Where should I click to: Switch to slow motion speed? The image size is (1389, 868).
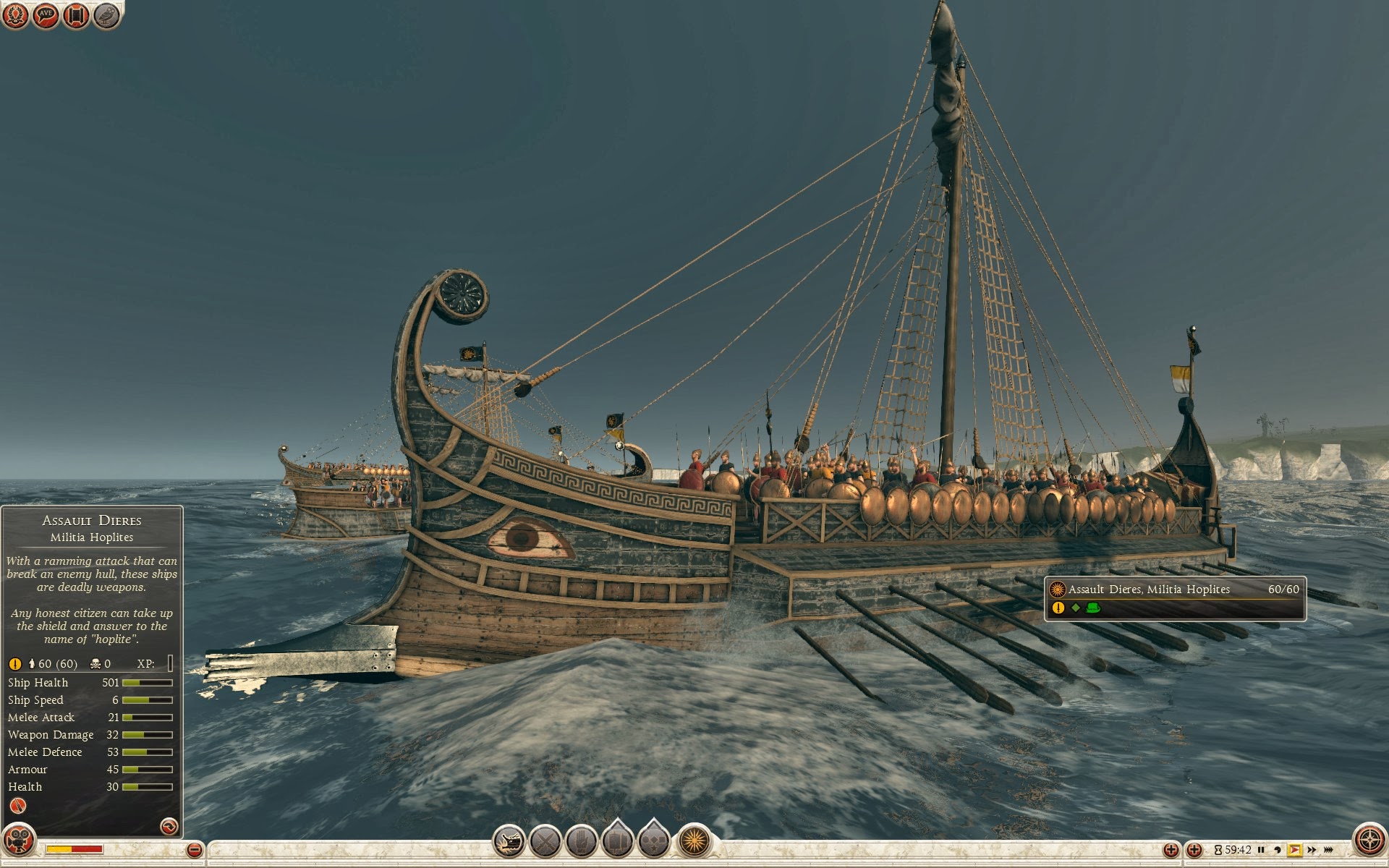1278,850
